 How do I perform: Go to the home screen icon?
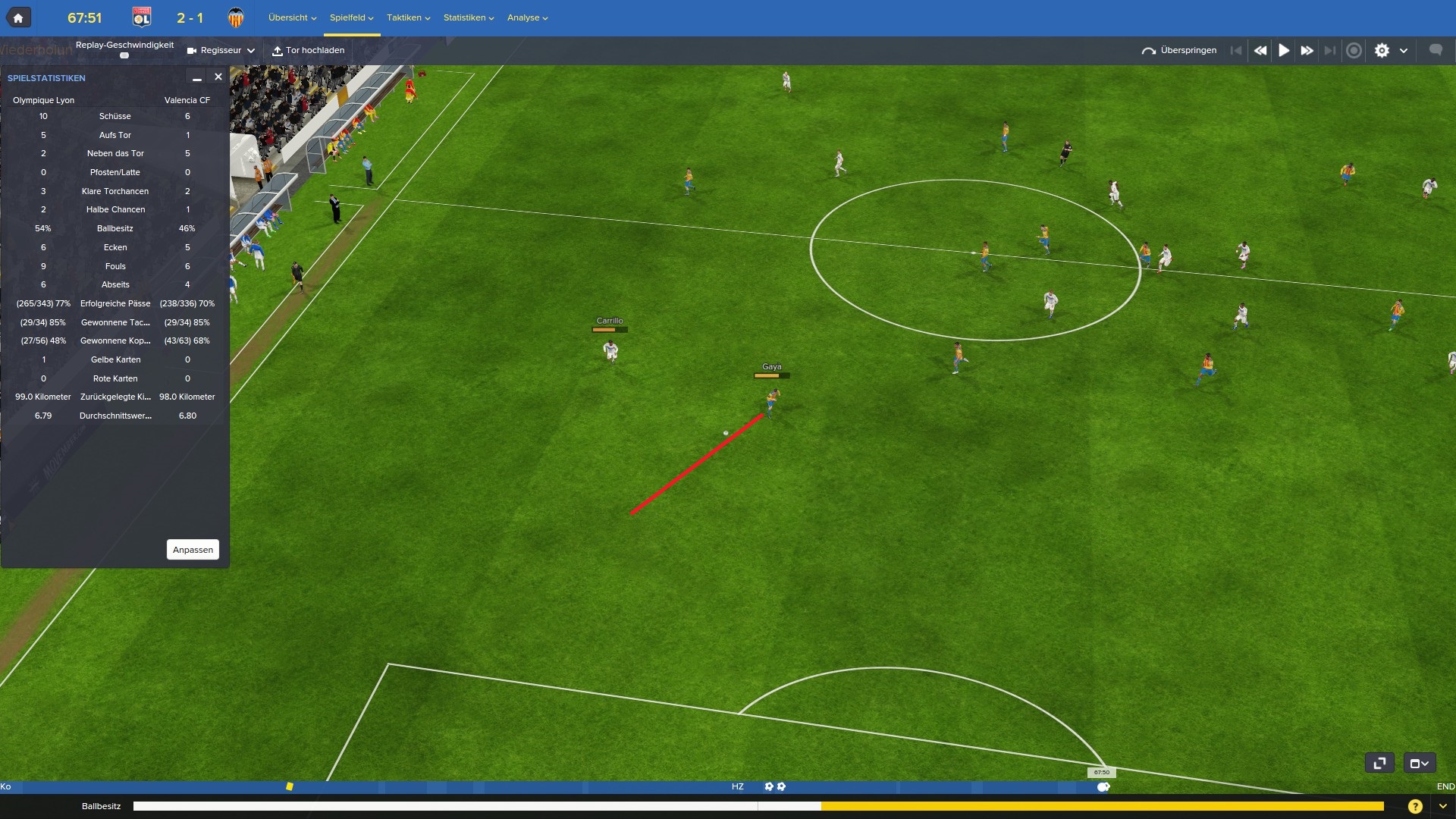click(18, 17)
